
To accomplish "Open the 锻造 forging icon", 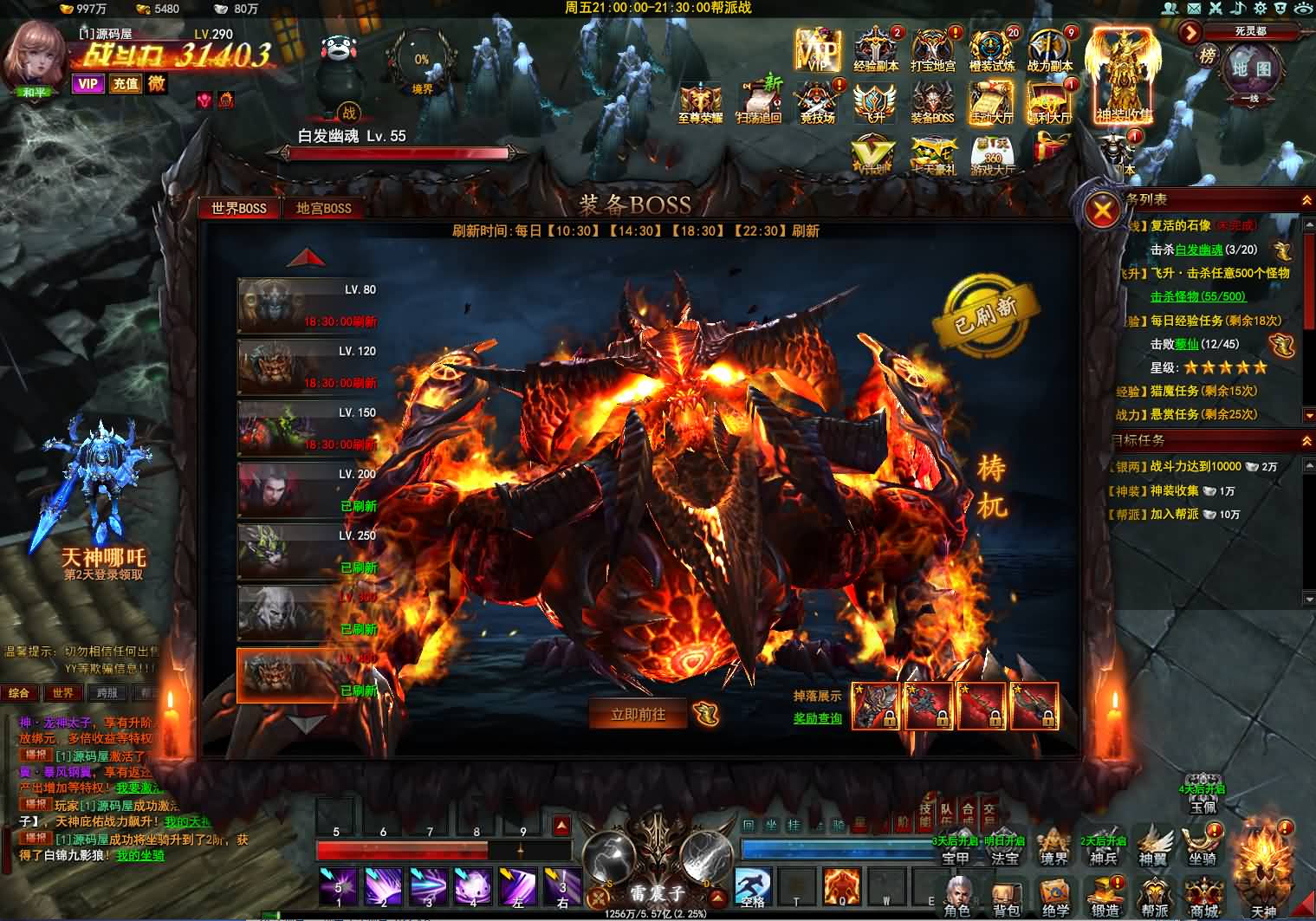I will click(x=1105, y=896).
